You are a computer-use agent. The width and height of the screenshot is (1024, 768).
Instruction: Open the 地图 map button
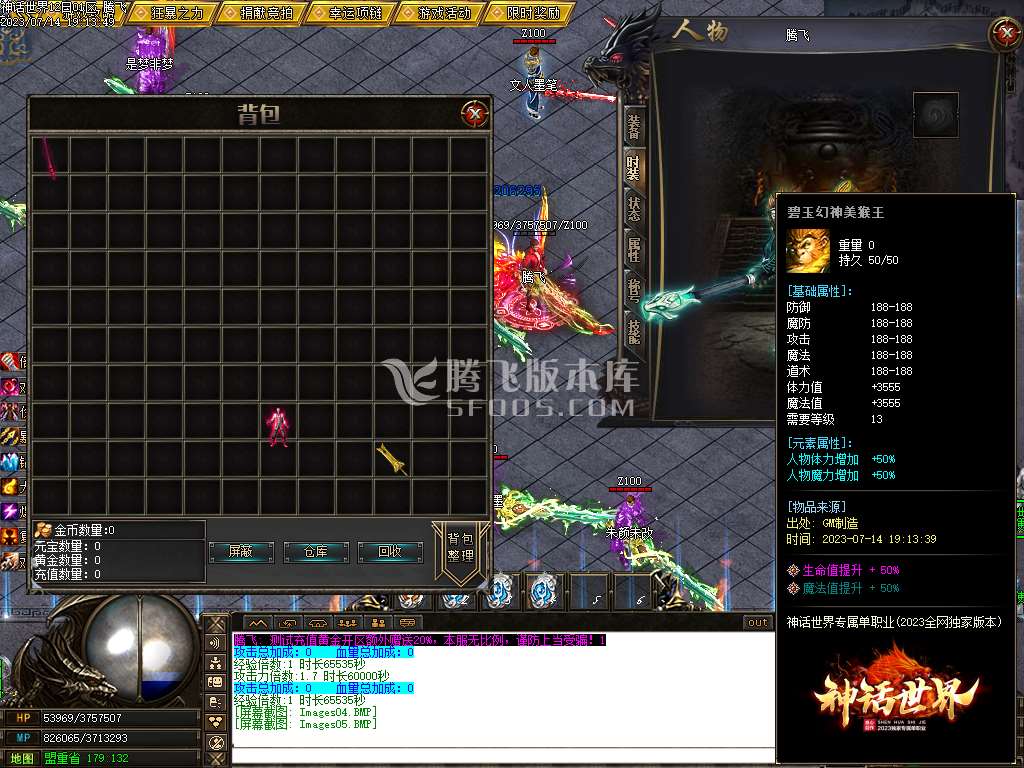(x=20, y=759)
